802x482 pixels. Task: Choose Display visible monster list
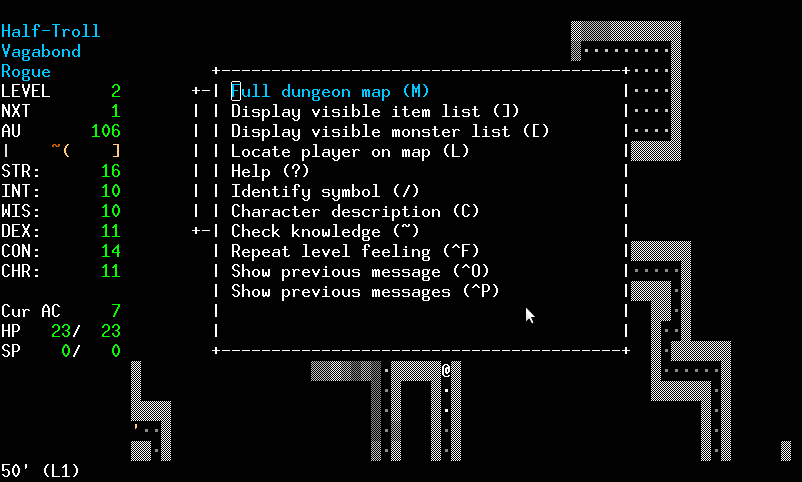390,131
